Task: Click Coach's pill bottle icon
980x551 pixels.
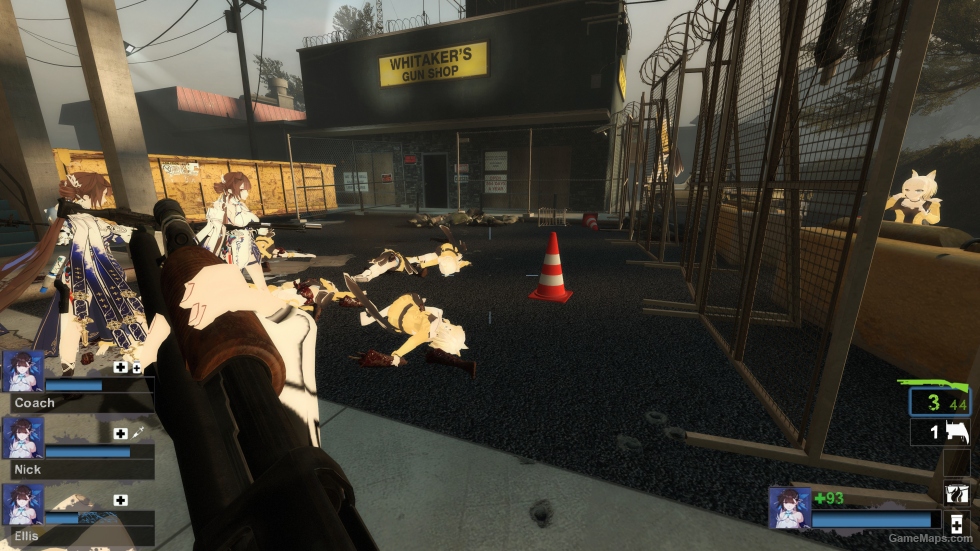Action: pyautogui.click(x=137, y=368)
